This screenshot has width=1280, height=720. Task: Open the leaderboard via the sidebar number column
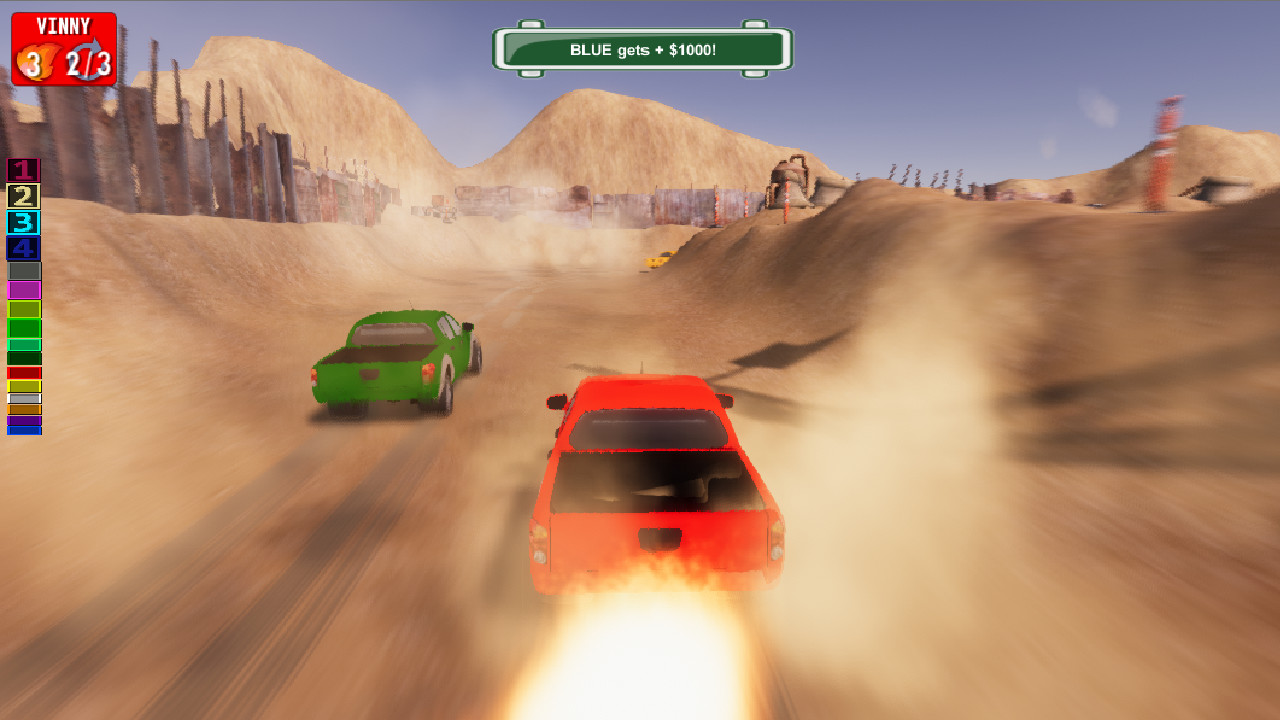pyautogui.click(x=23, y=208)
